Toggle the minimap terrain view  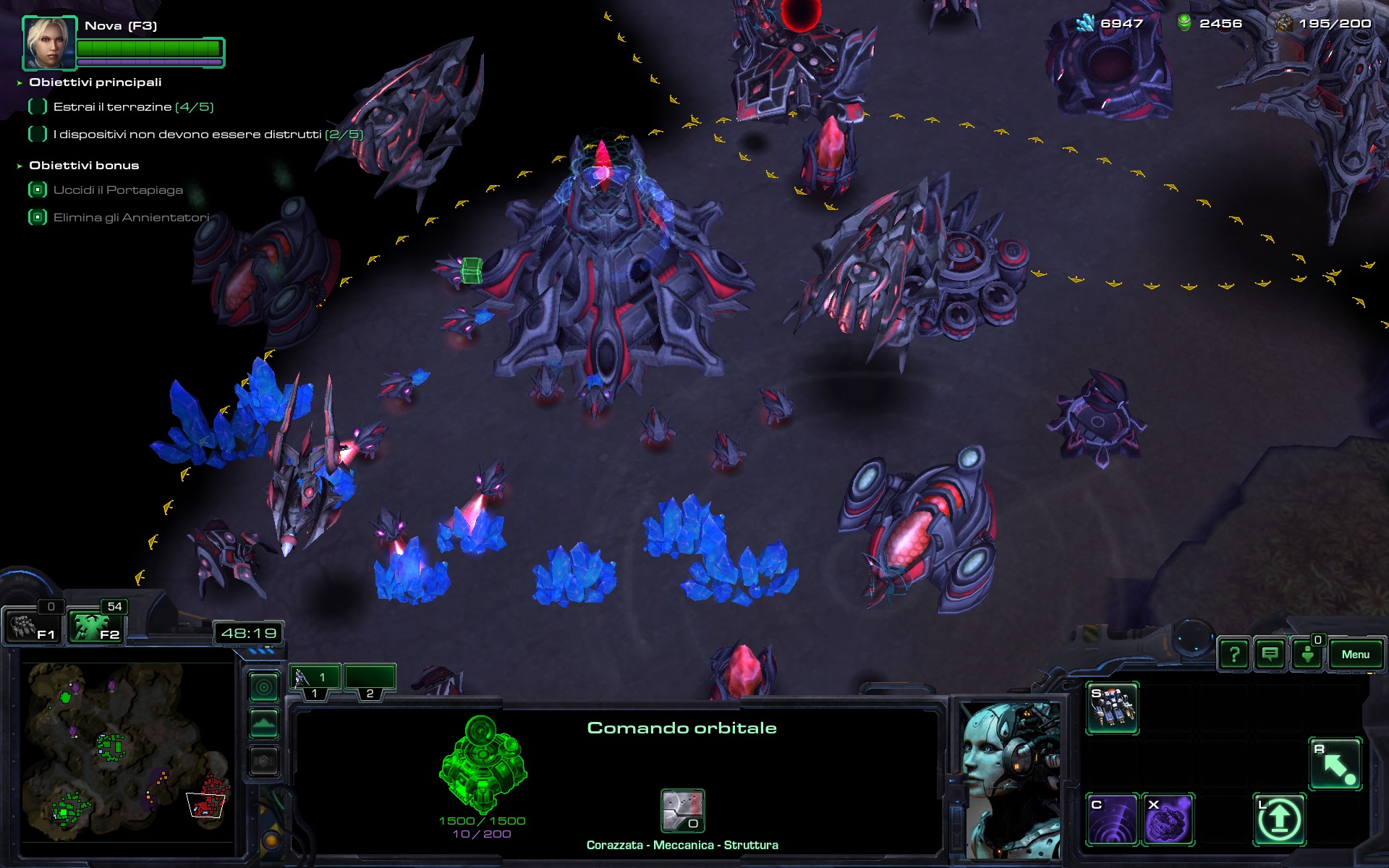click(264, 723)
